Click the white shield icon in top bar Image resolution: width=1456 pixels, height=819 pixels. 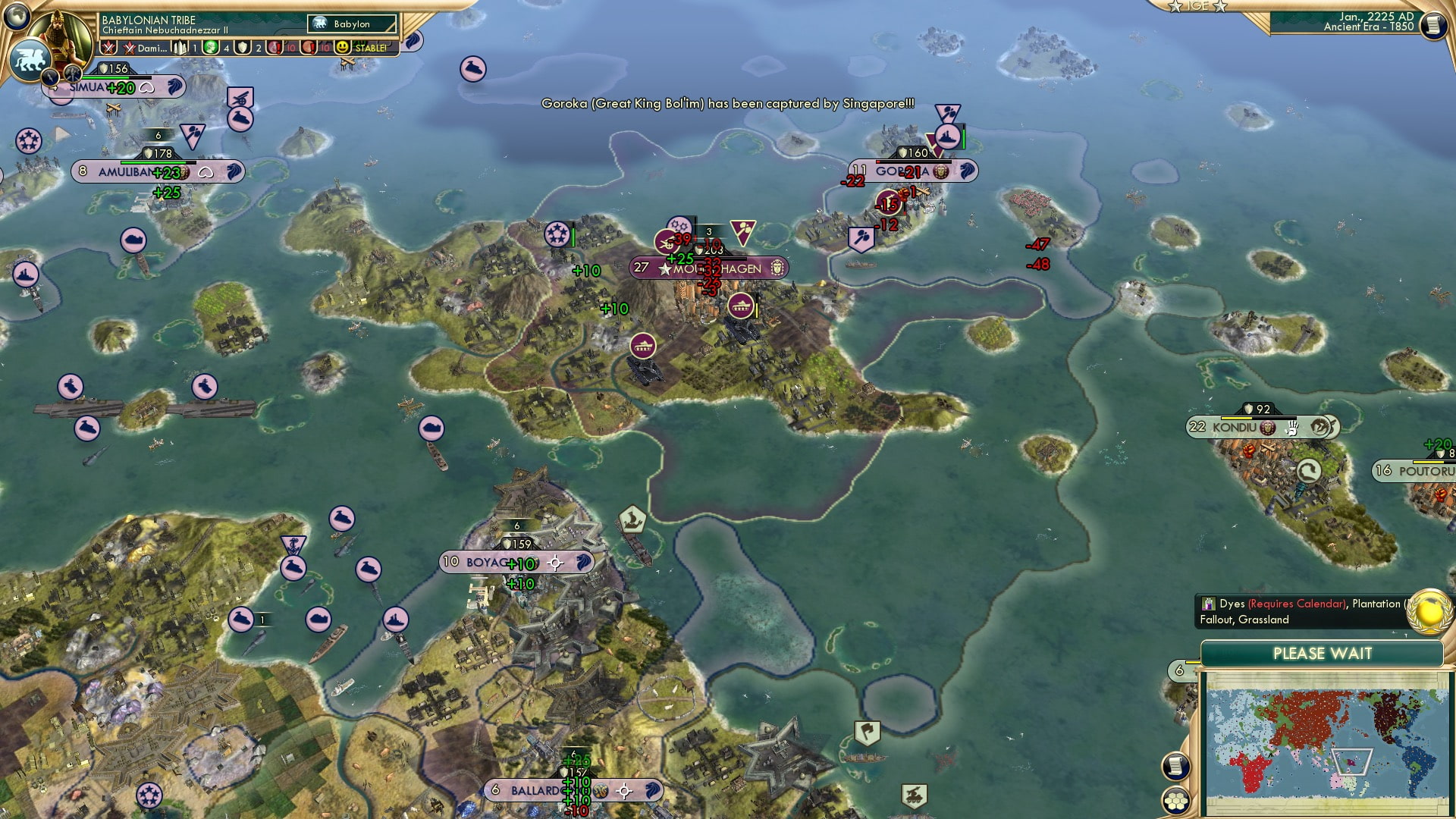[x=243, y=48]
